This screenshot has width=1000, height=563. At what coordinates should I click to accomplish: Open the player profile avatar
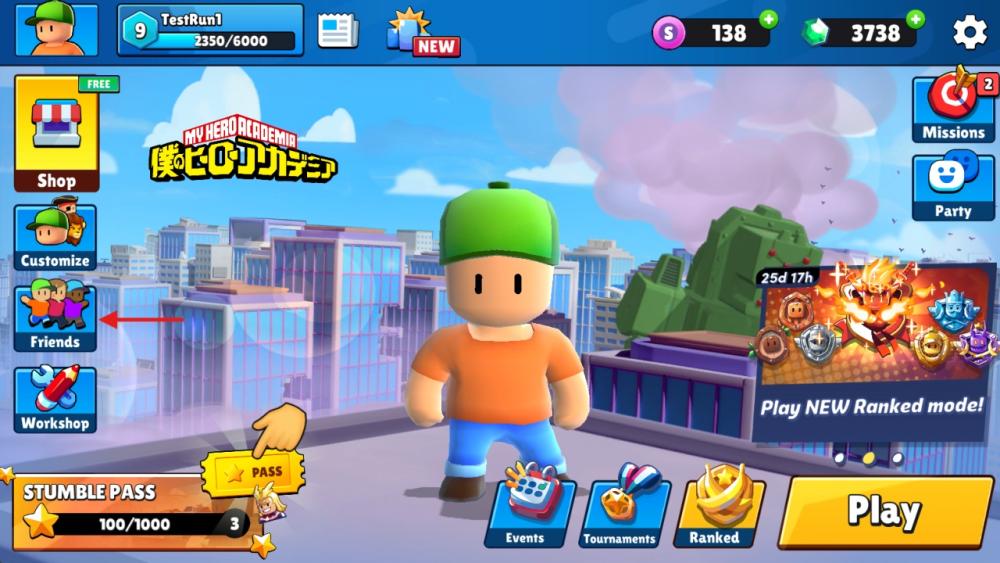click(56, 30)
